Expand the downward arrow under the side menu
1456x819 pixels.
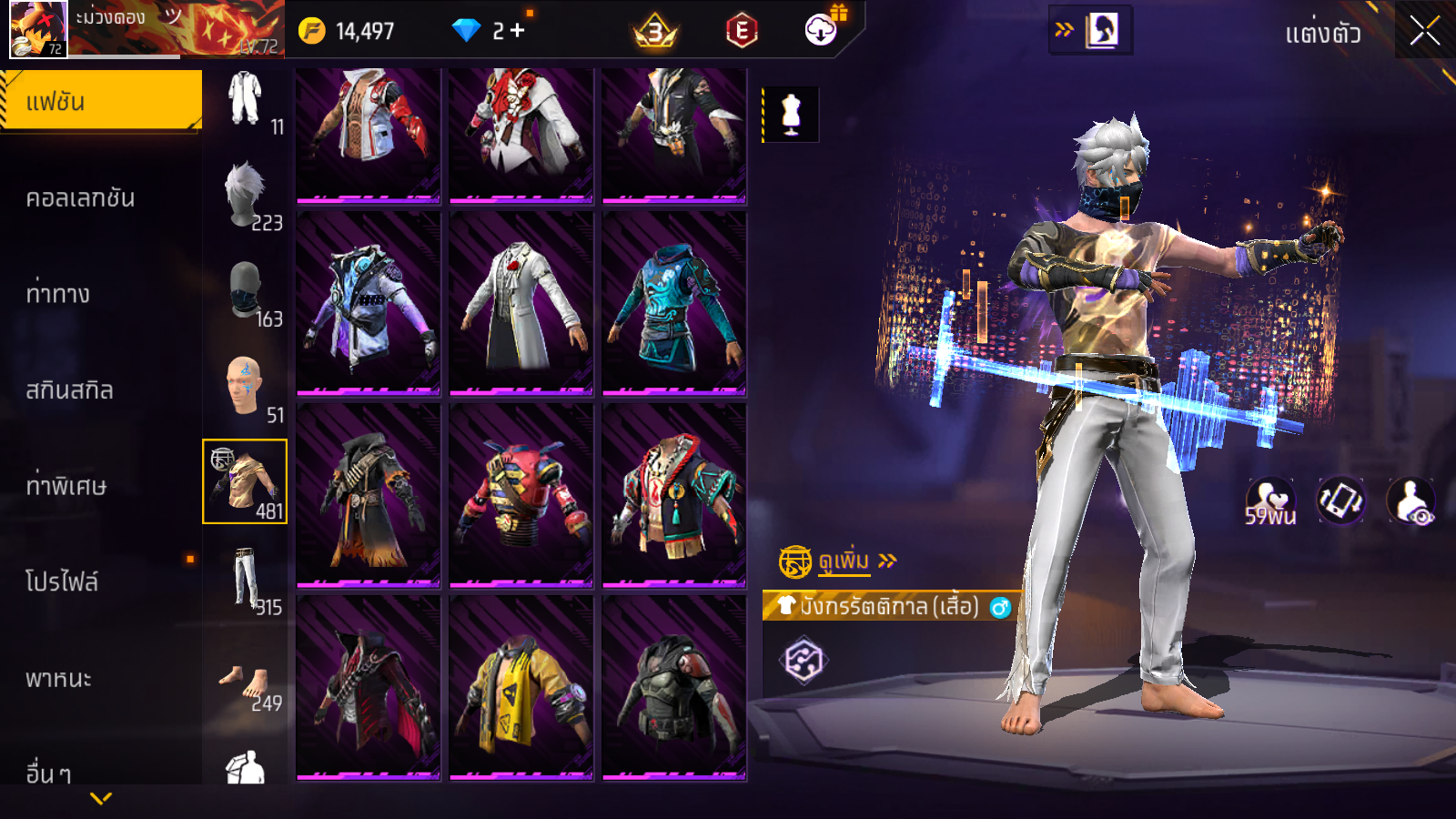click(101, 798)
